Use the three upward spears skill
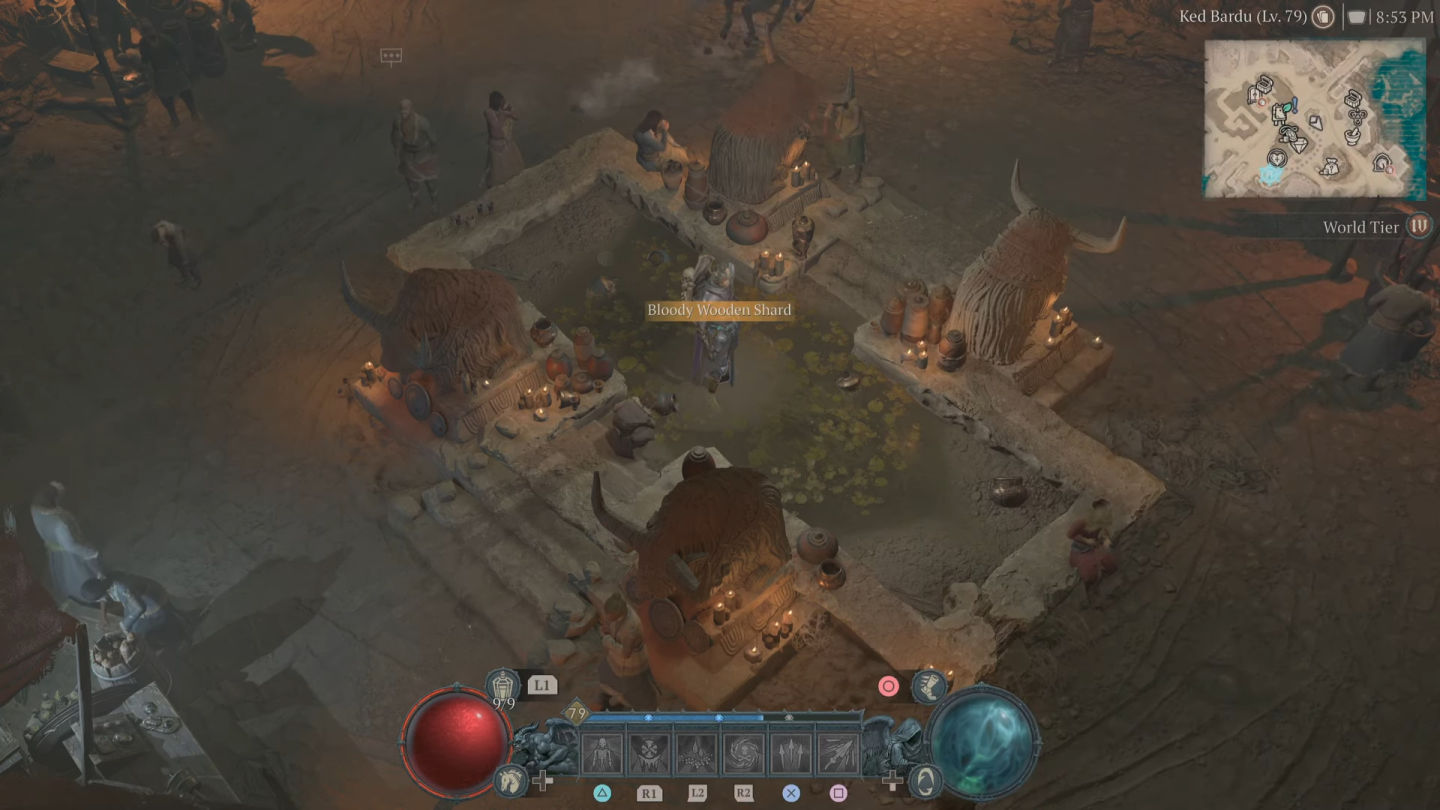This screenshot has width=1440, height=810. coord(791,754)
